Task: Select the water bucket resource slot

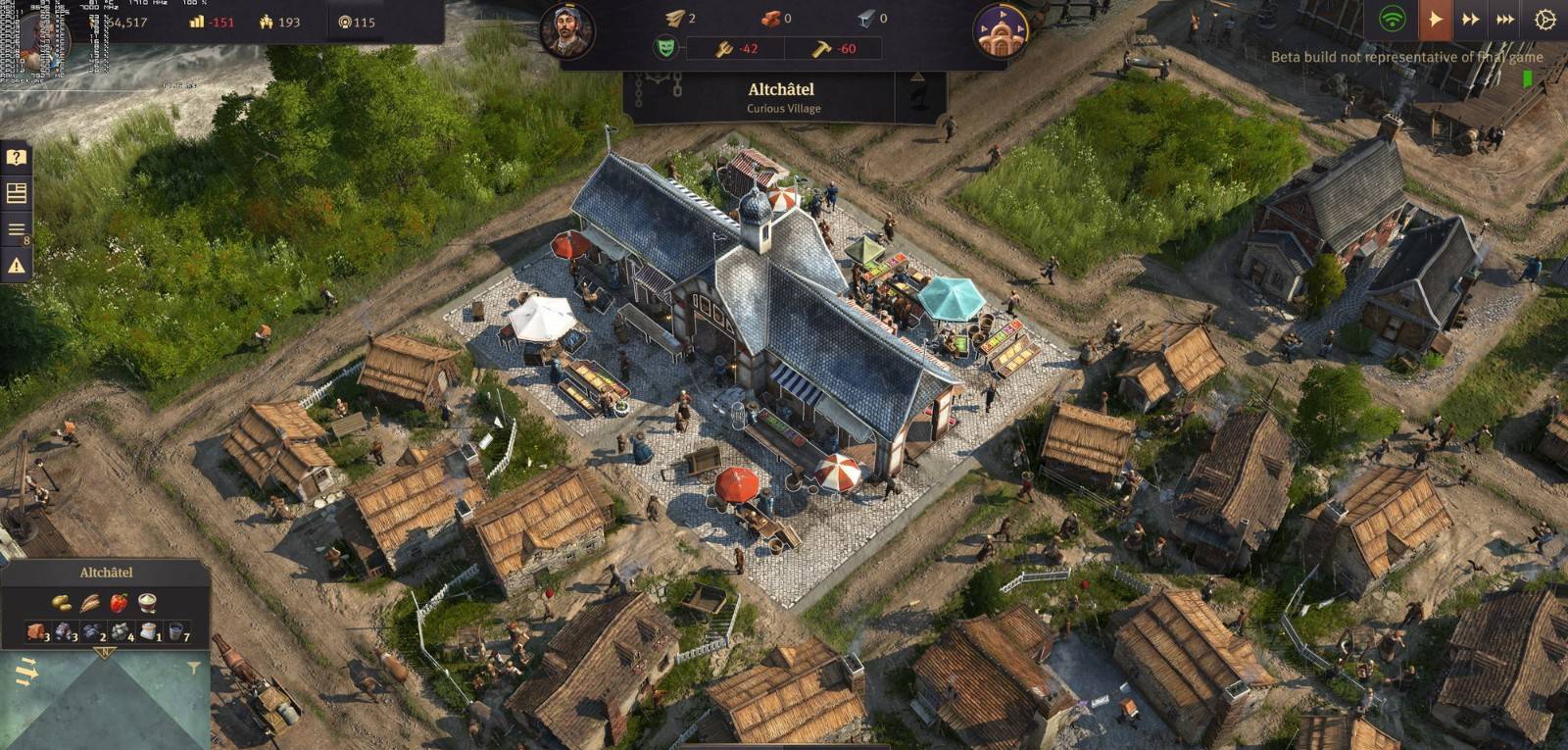Action: coord(176,631)
